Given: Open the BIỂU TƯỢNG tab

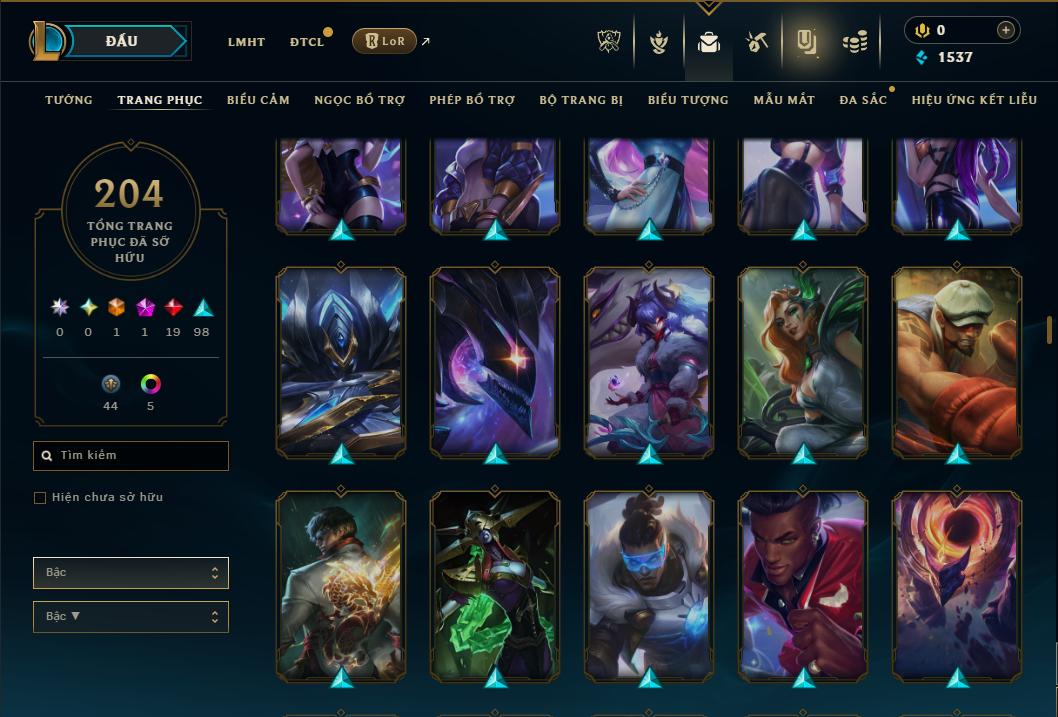Looking at the screenshot, I should click(688, 100).
